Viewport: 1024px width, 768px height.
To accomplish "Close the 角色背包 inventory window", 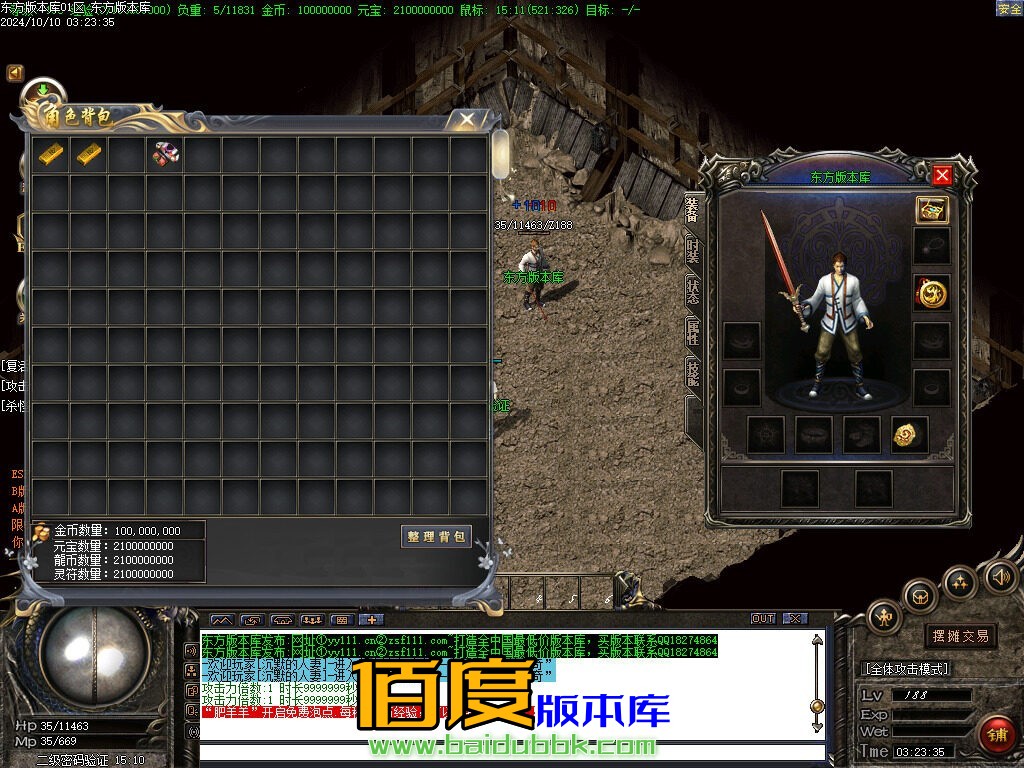I will (x=466, y=120).
